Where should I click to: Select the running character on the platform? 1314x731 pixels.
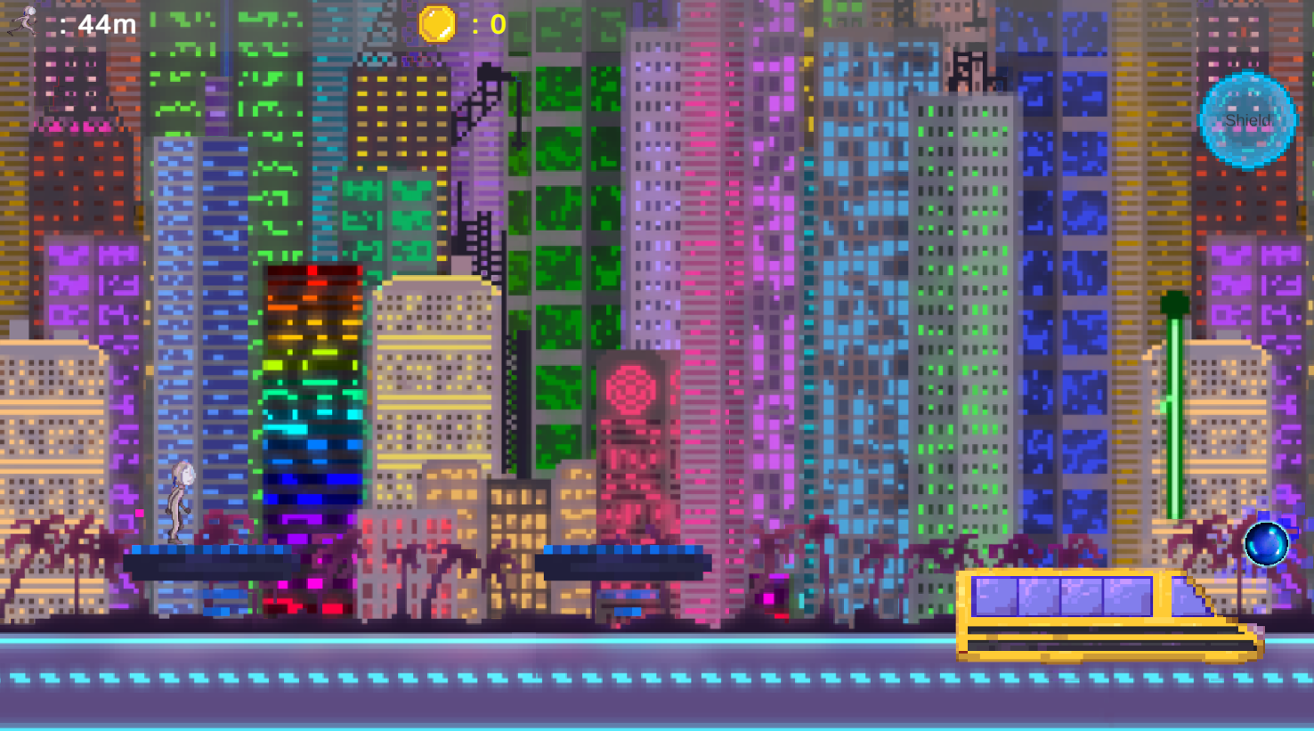(x=180, y=500)
